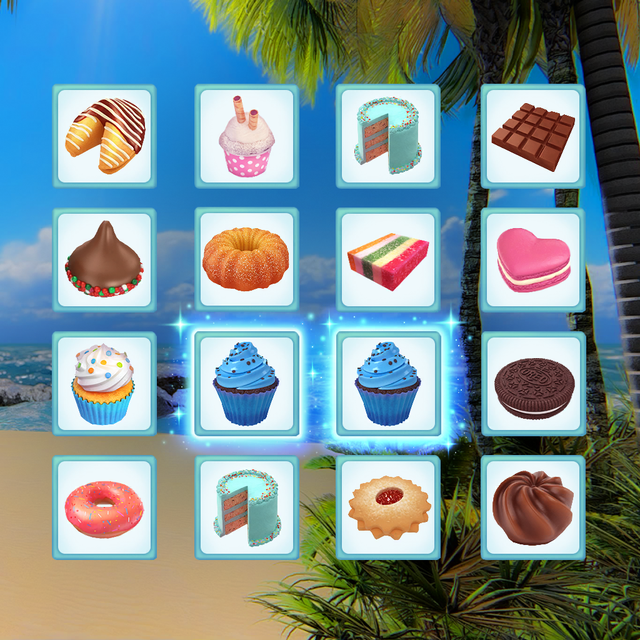
Task: Choose the chocolate bar tile
Action: (533, 136)
